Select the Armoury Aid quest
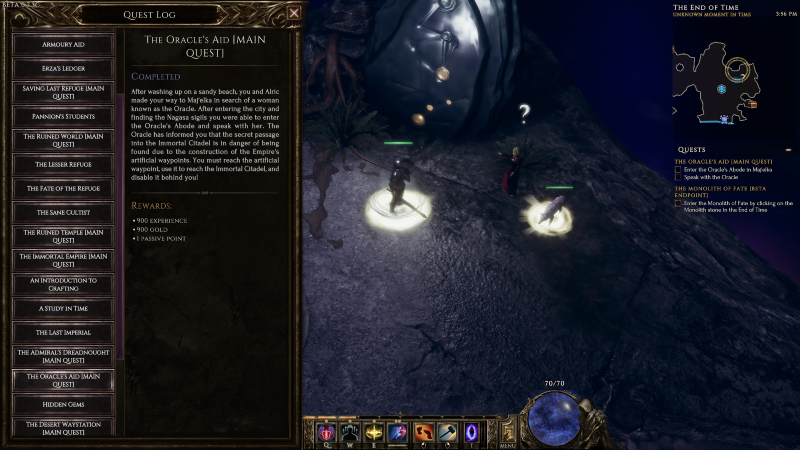This screenshot has height=450, width=800. pyautogui.click(x=62, y=46)
